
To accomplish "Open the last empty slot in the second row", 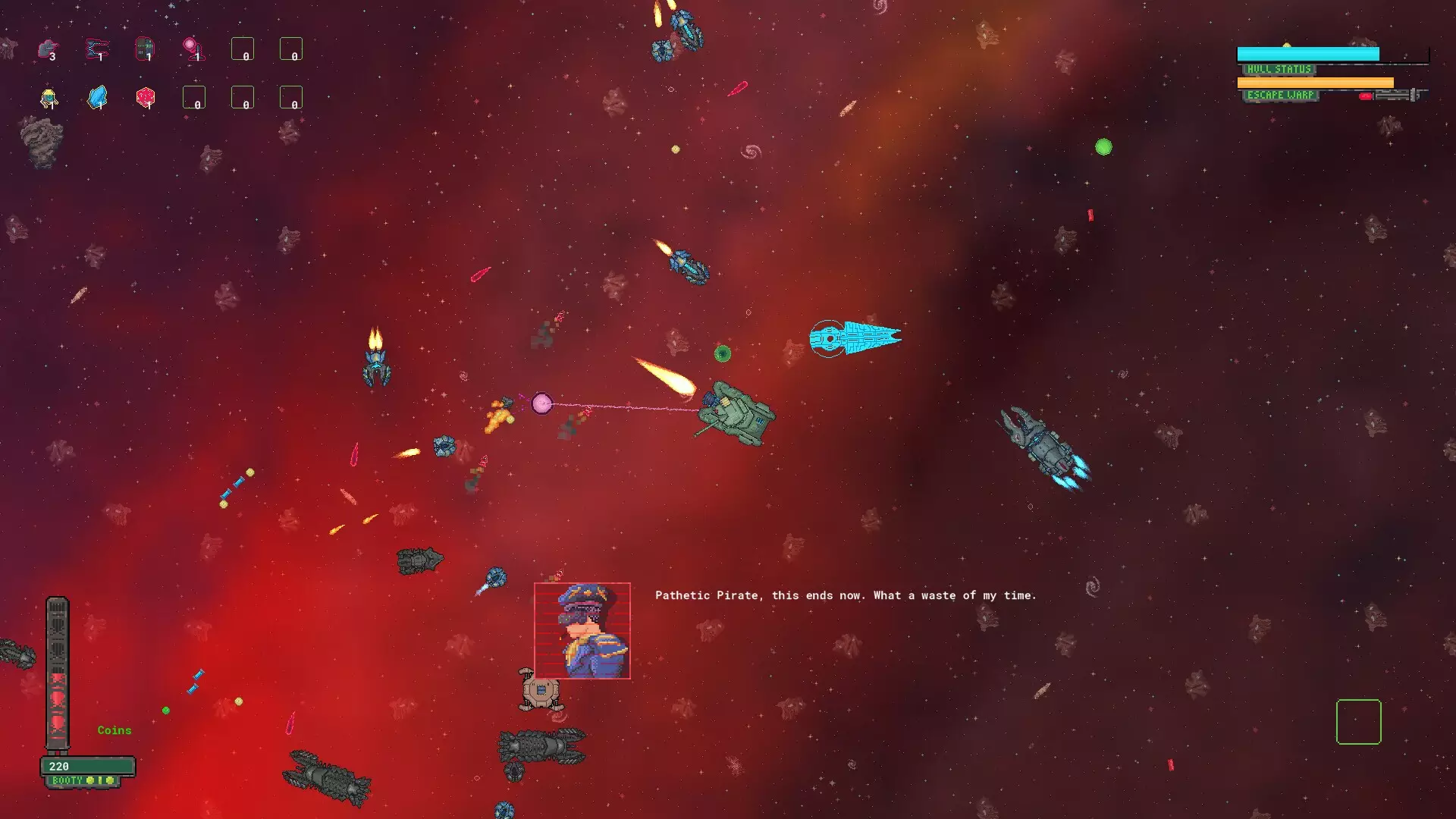I will (x=292, y=97).
